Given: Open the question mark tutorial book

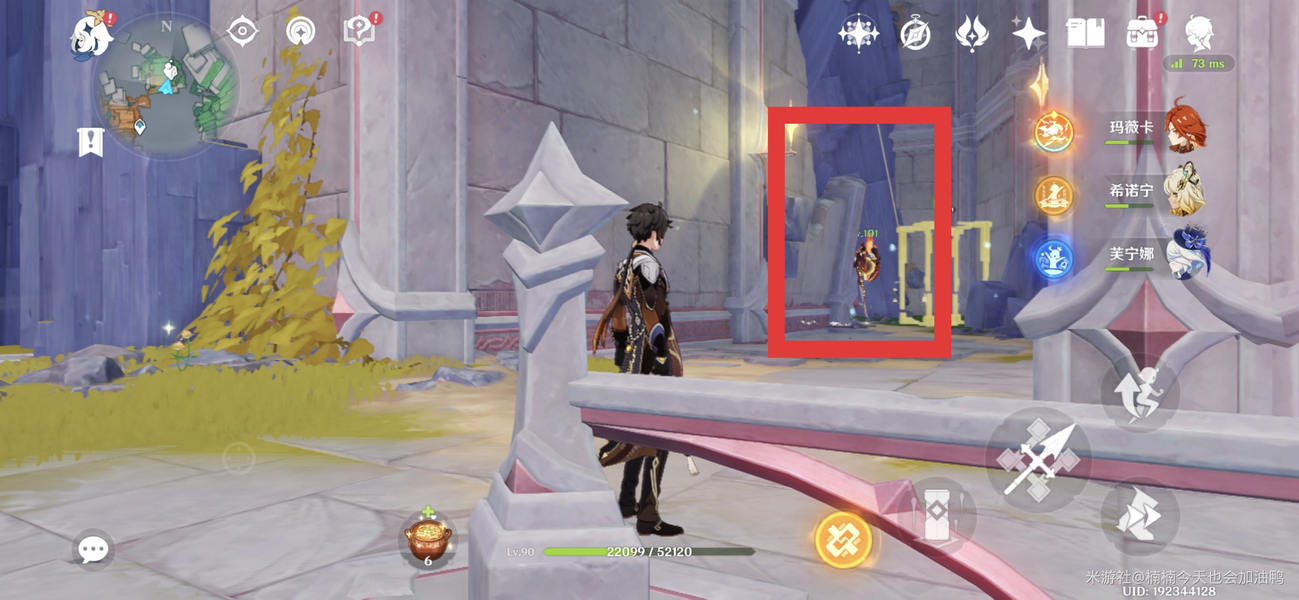Looking at the screenshot, I should (360, 31).
